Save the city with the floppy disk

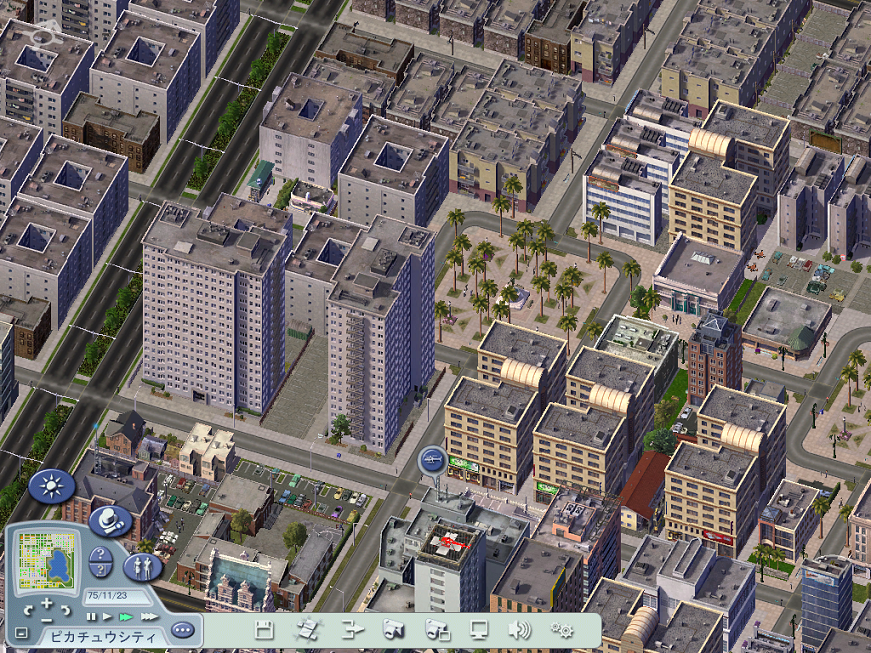click(x=264, y=630)
